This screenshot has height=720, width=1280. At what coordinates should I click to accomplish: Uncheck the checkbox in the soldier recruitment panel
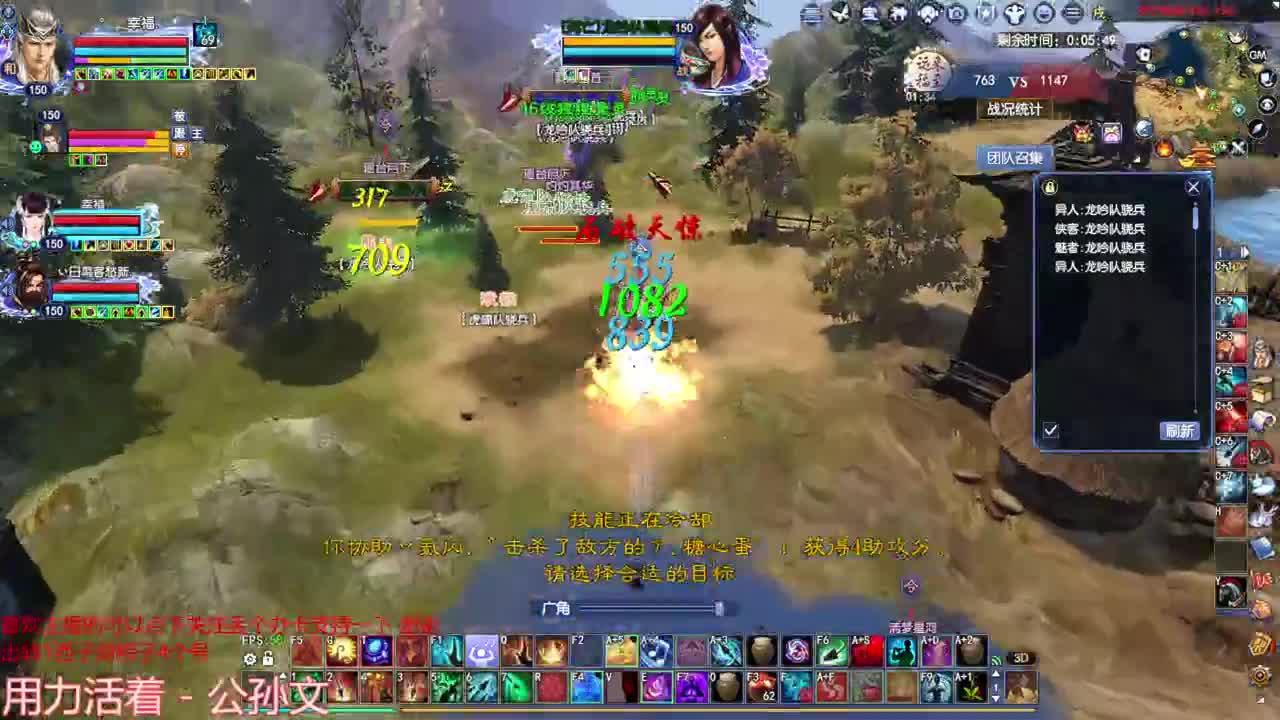point(1050,431)
